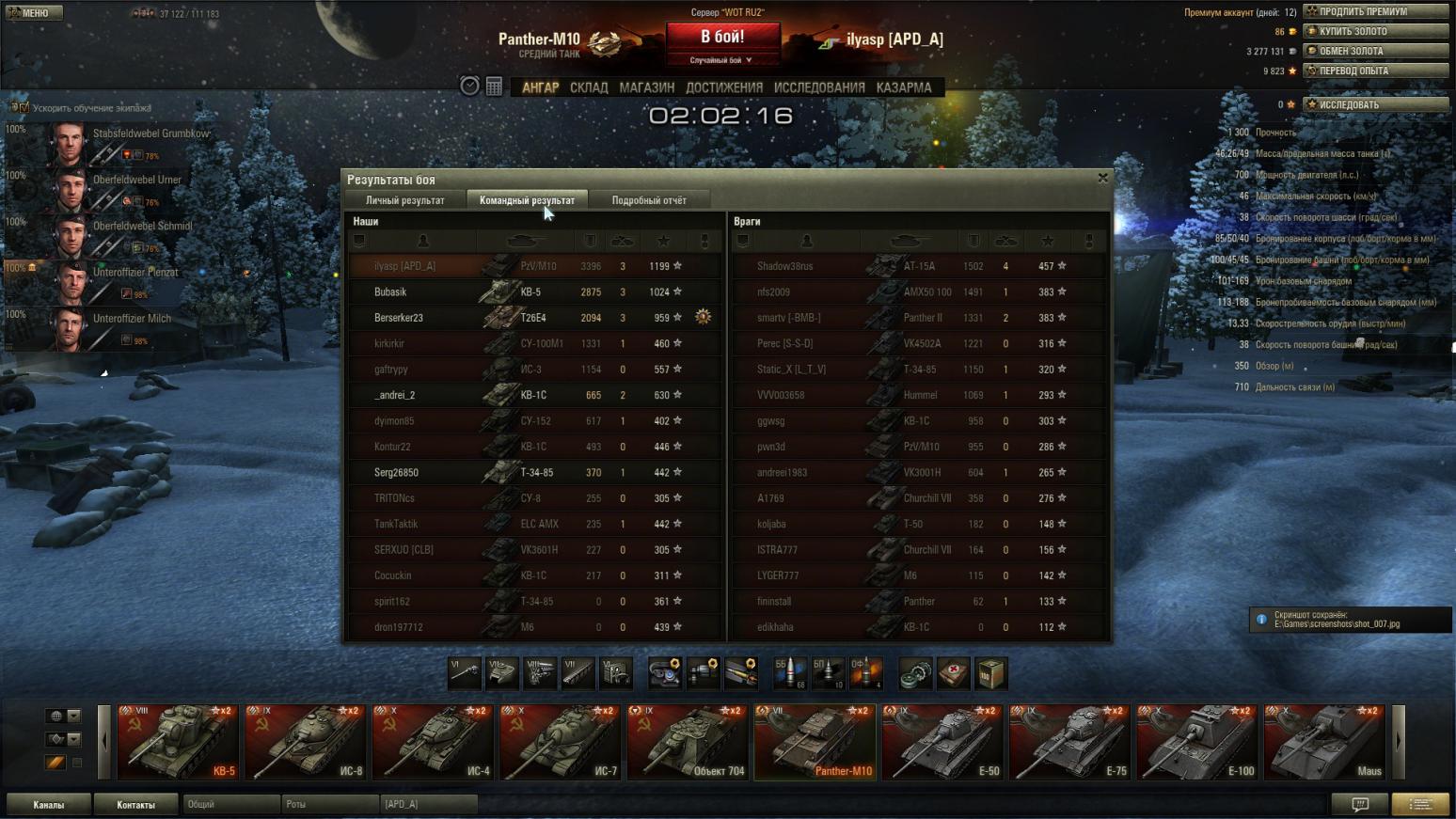The image size is (1456, 819).
Task: Open the МАГАЗИН shop tab
Action: tap(646, 87)
